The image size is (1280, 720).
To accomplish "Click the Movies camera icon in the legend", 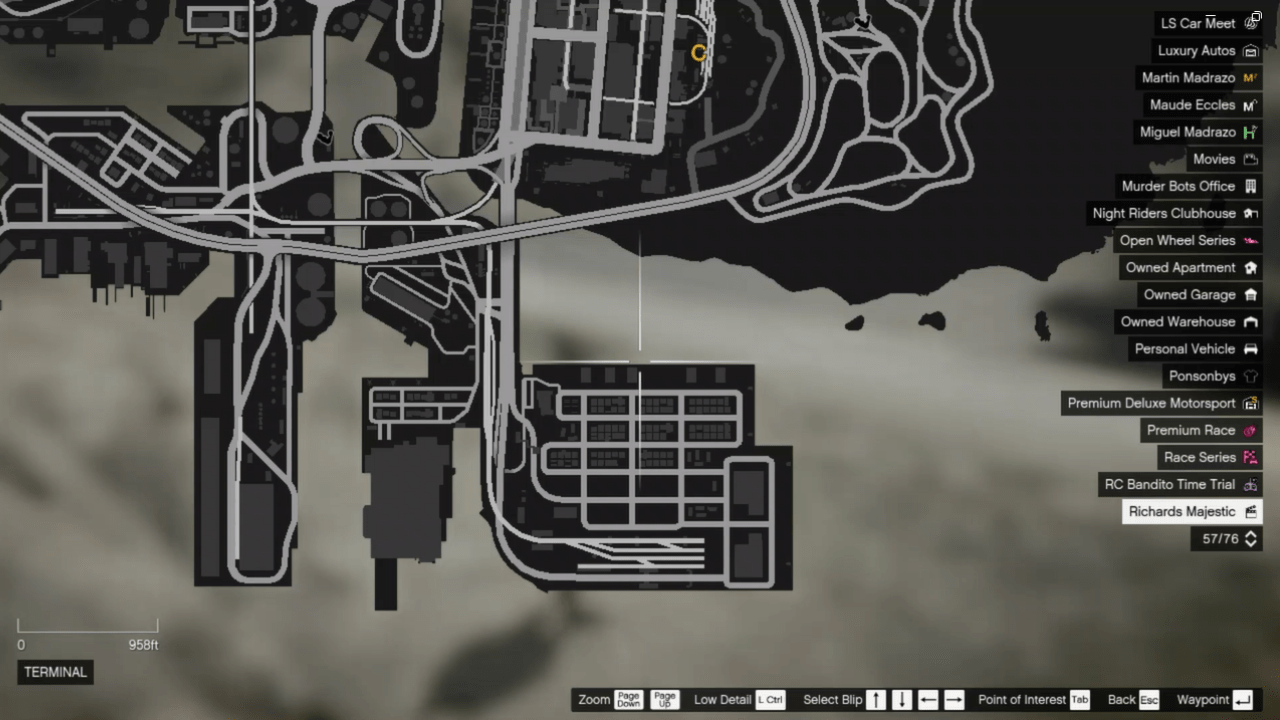I will [1250, 159].
